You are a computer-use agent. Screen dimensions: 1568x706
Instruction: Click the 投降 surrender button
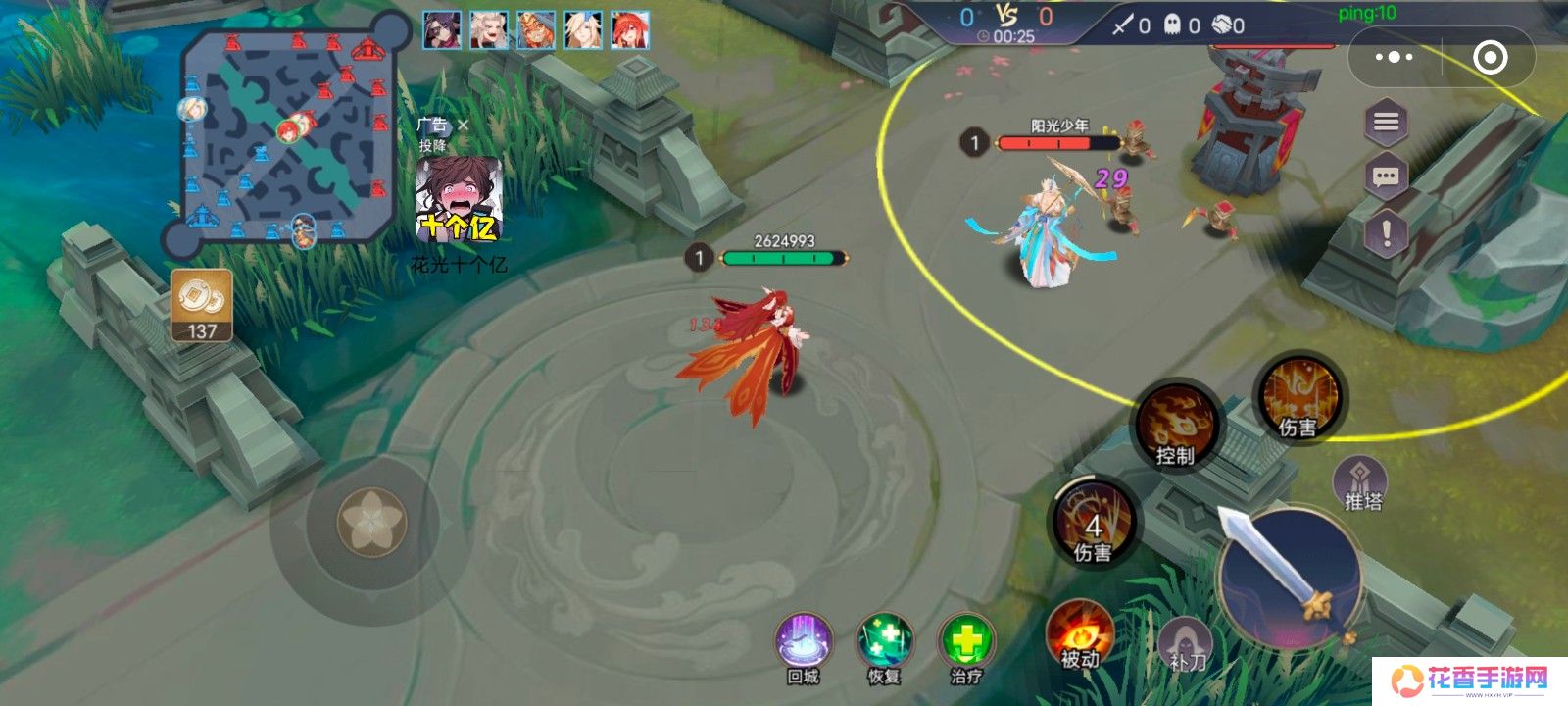tap(432, 145)
